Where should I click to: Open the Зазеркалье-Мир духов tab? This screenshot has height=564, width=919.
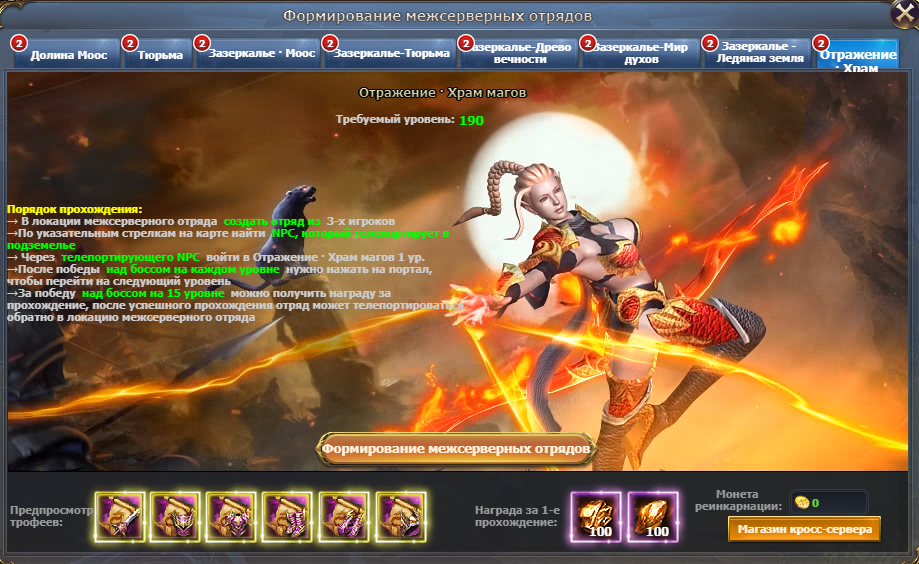[x=639, y=54]
